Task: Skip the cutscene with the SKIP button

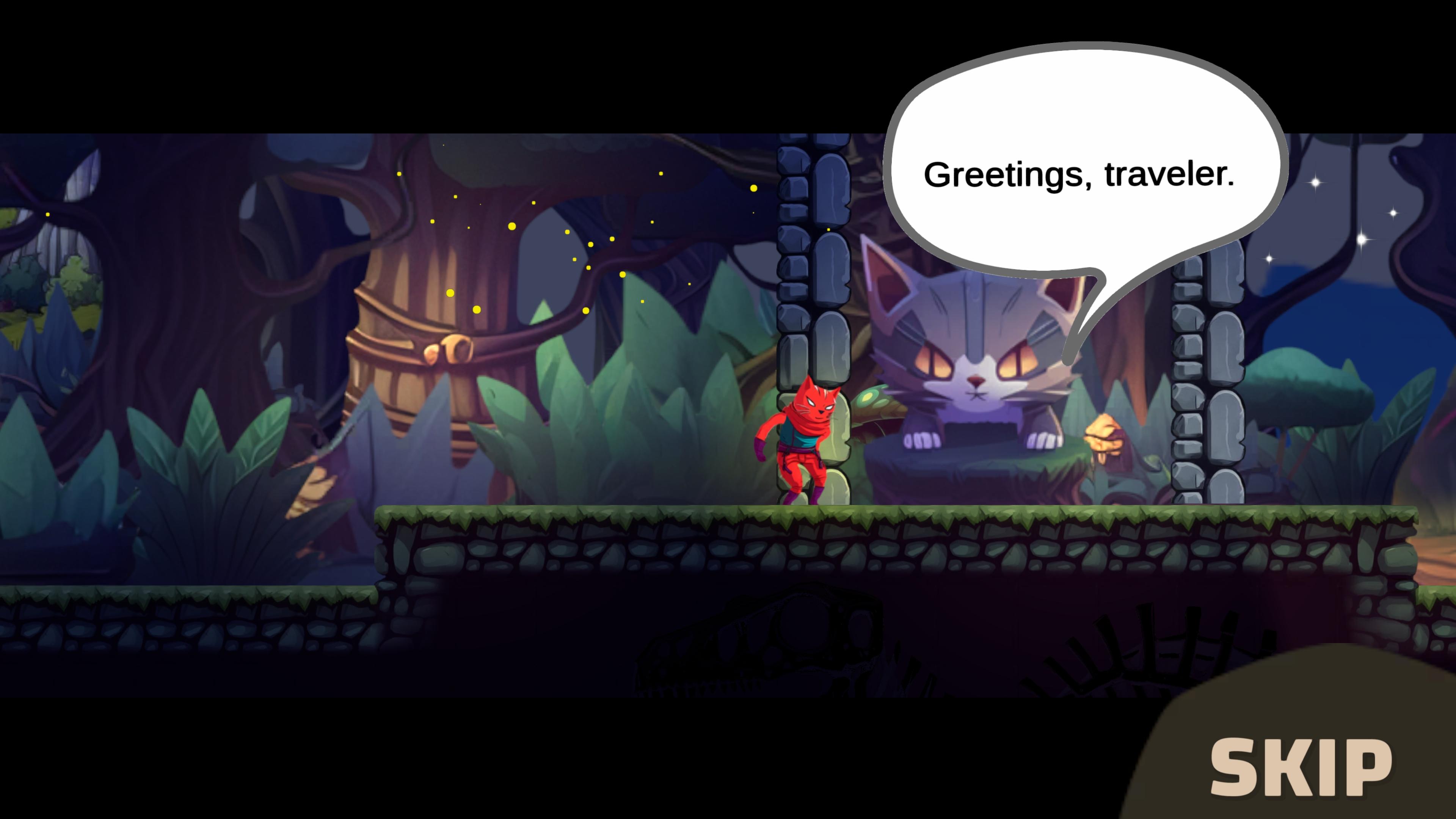Action: [x=1300, y=767]
